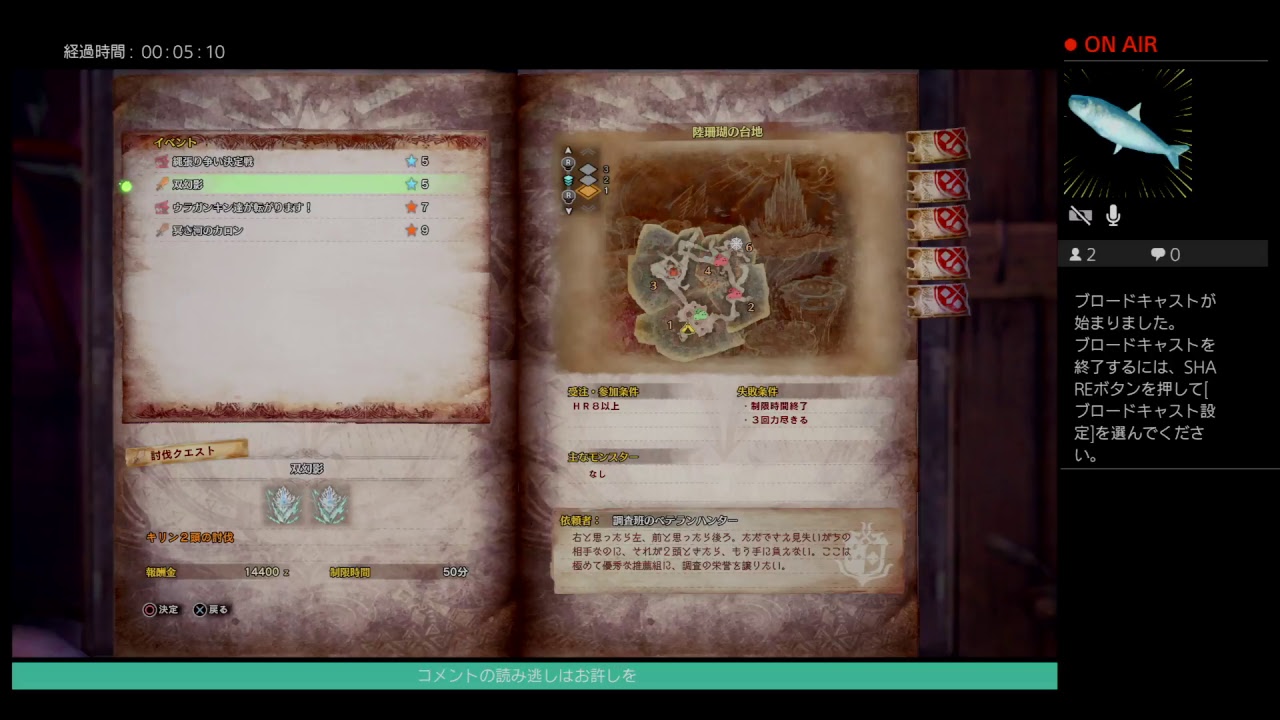Click the down arrow below the map layer selector
The height and width of the screenshot is (720, 1280).
point(569,209)
